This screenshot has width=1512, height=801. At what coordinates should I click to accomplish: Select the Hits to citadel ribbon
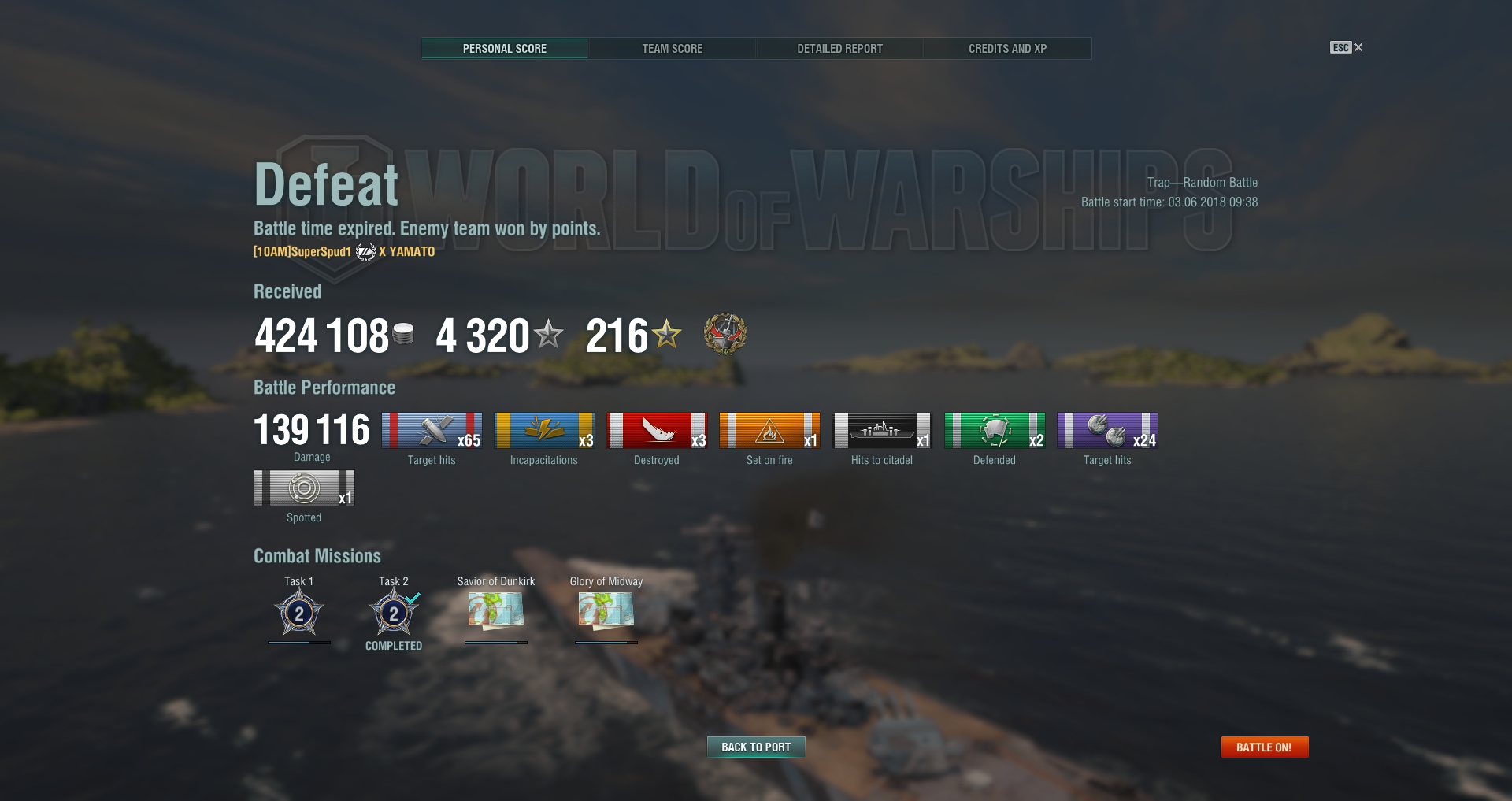[x=882, y=431]
